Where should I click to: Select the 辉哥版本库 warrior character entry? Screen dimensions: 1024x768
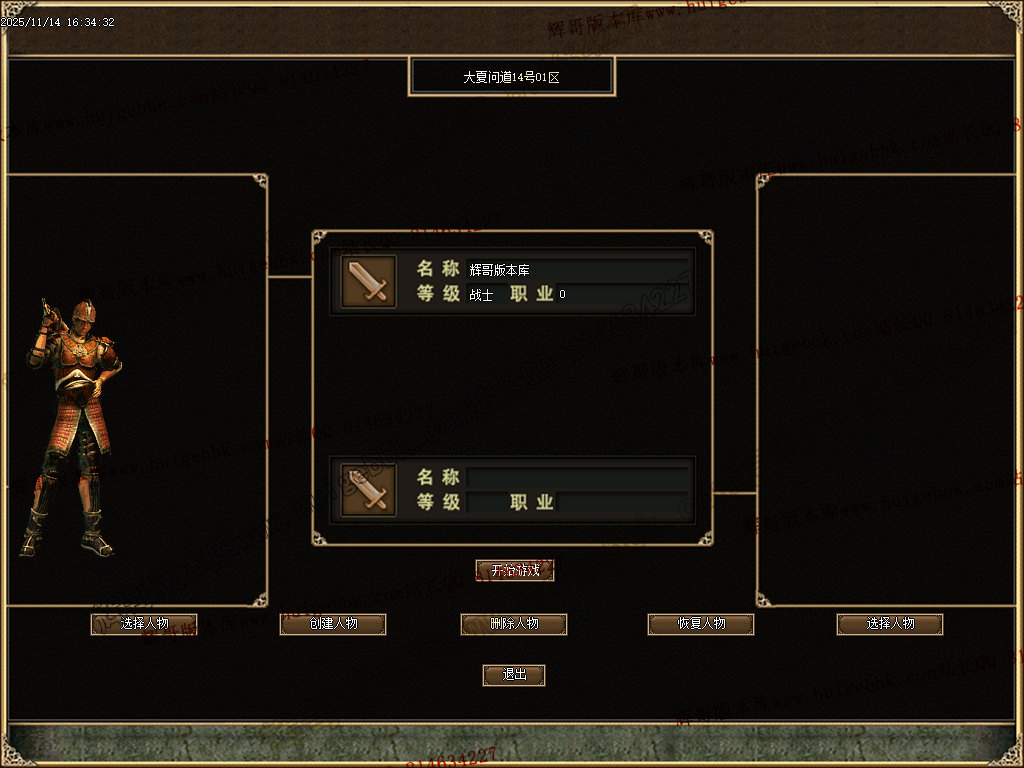tap(512, 281)
